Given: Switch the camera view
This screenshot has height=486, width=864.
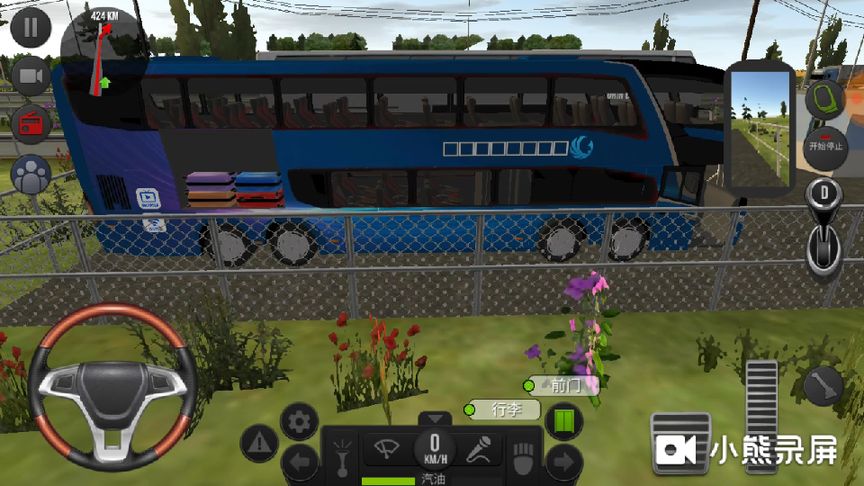Looking at the screenshot, I should [31, 76].
